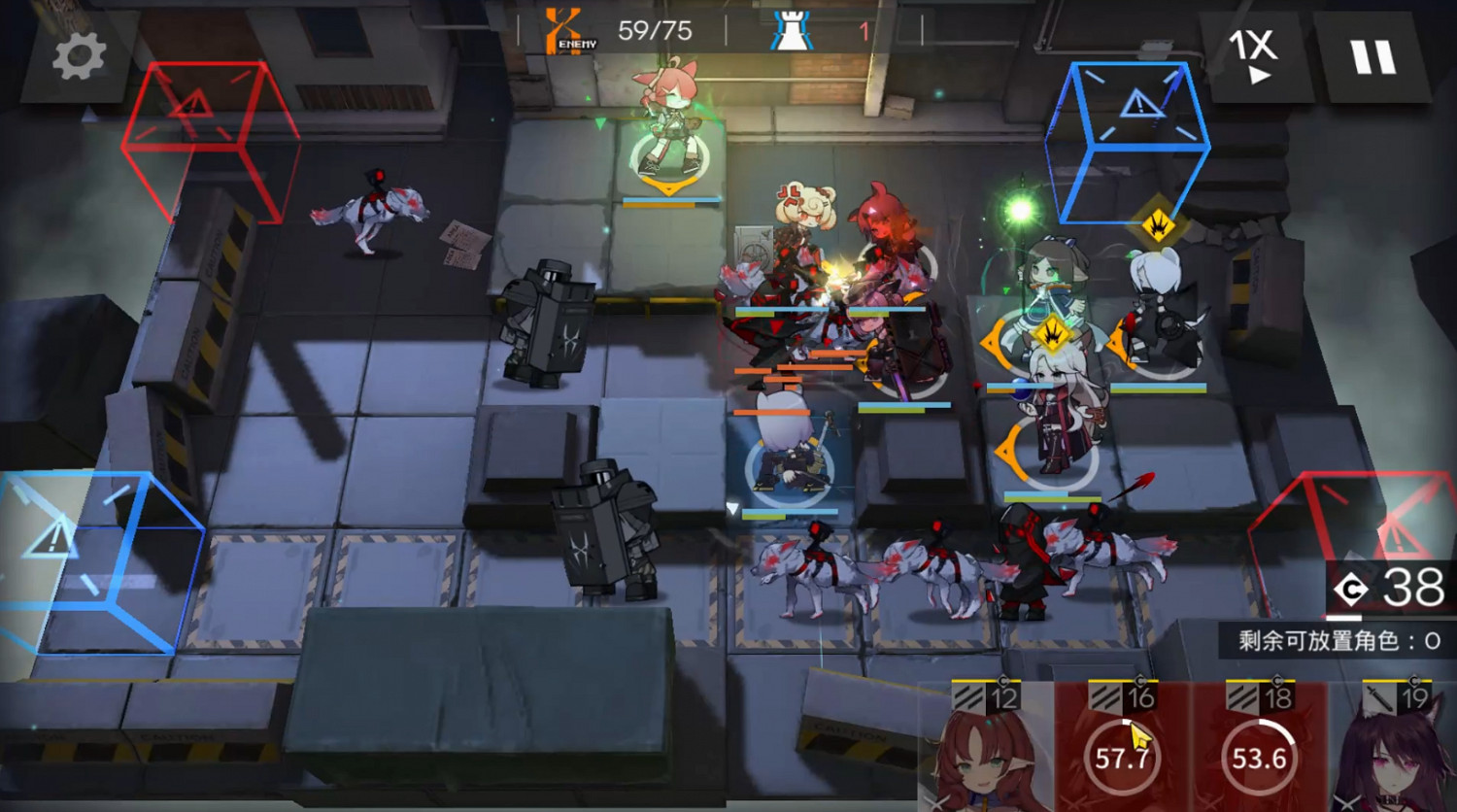Tap the orange ENEMY hourglass icon
This screenshot has width=1457, height=812.
[561, 28]
